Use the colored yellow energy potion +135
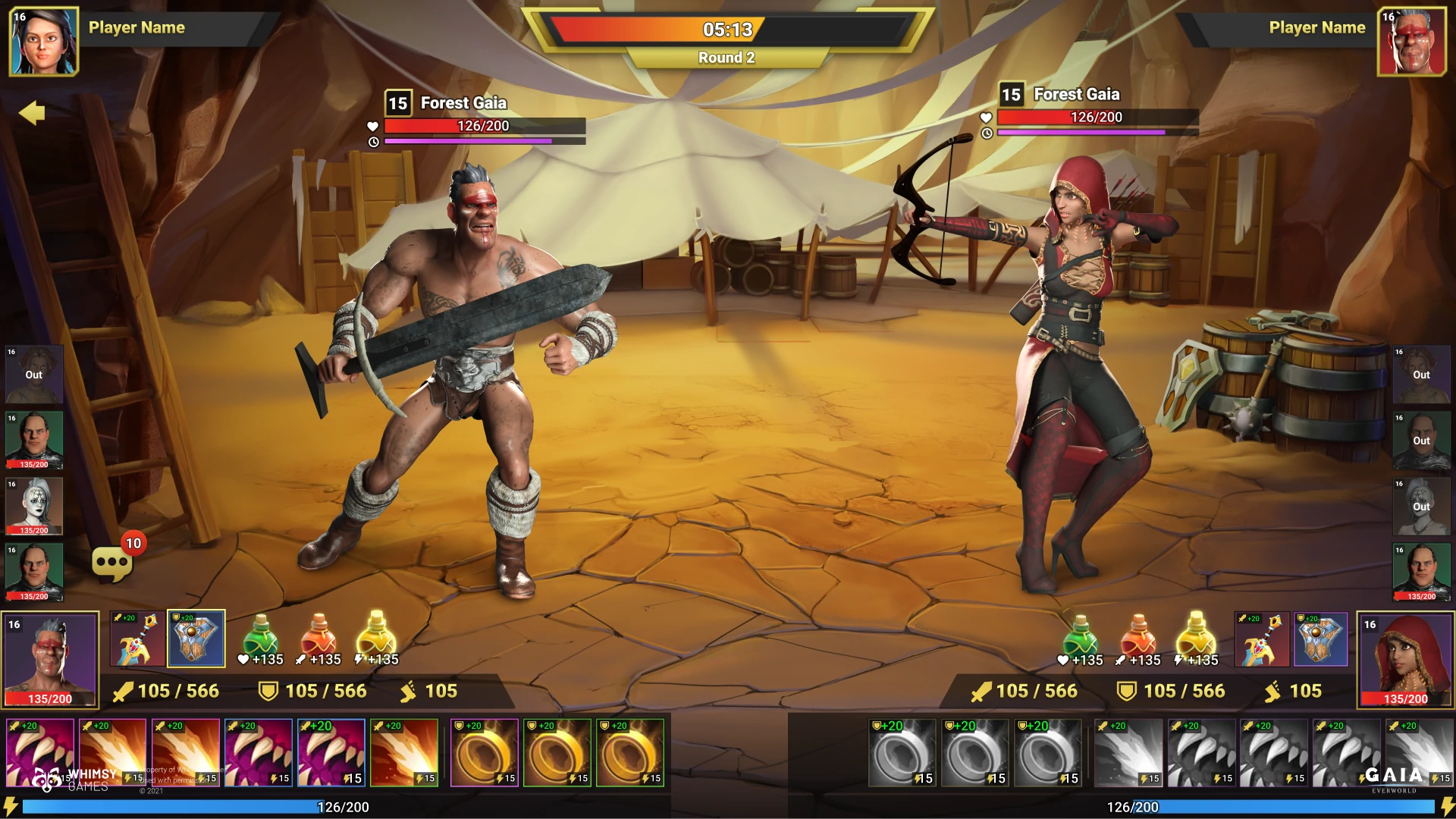Viewport: 1456px width, 819px height. [x=377, y=637]
